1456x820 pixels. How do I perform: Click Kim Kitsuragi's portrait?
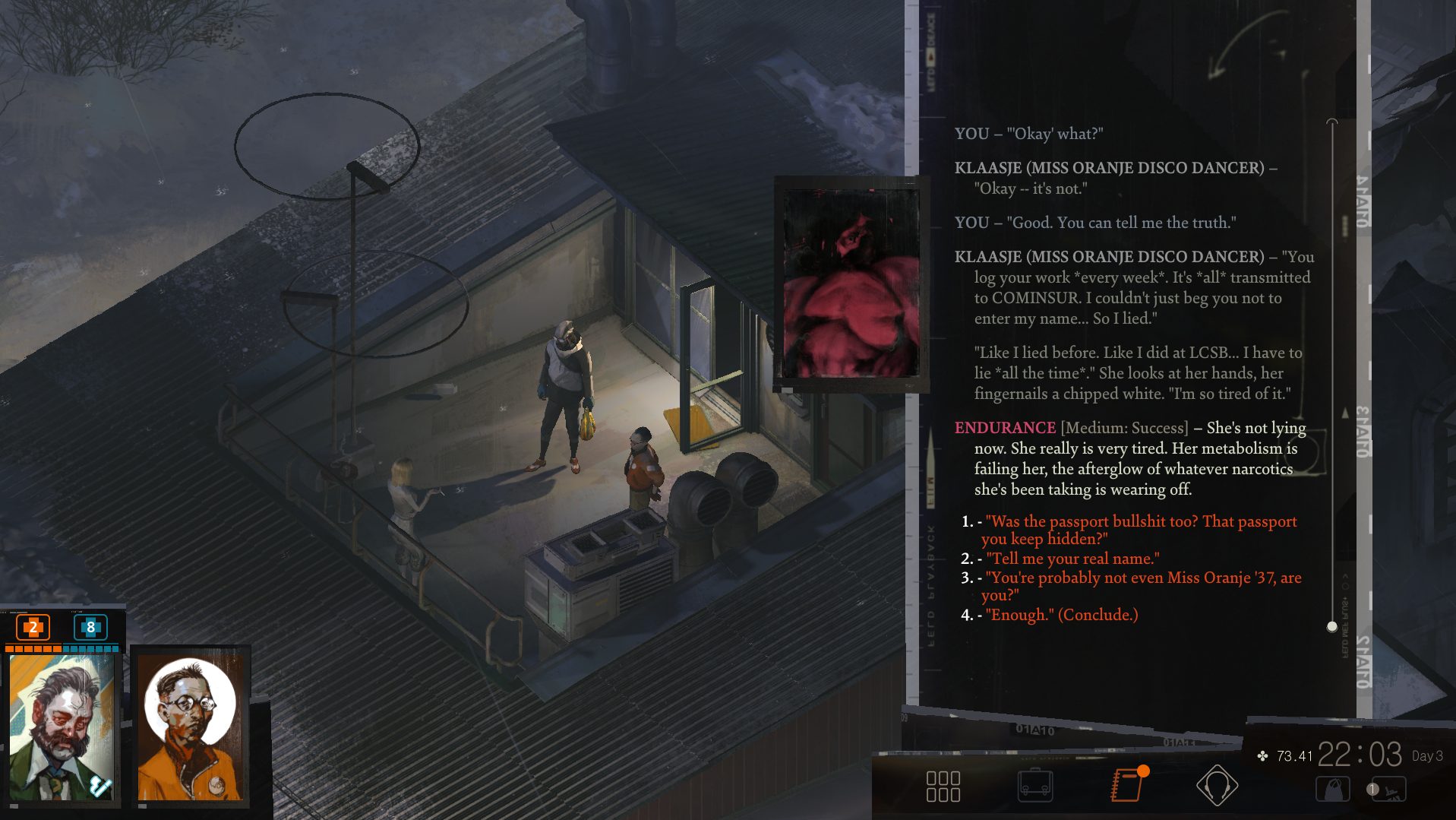click(x=190, y=726)
